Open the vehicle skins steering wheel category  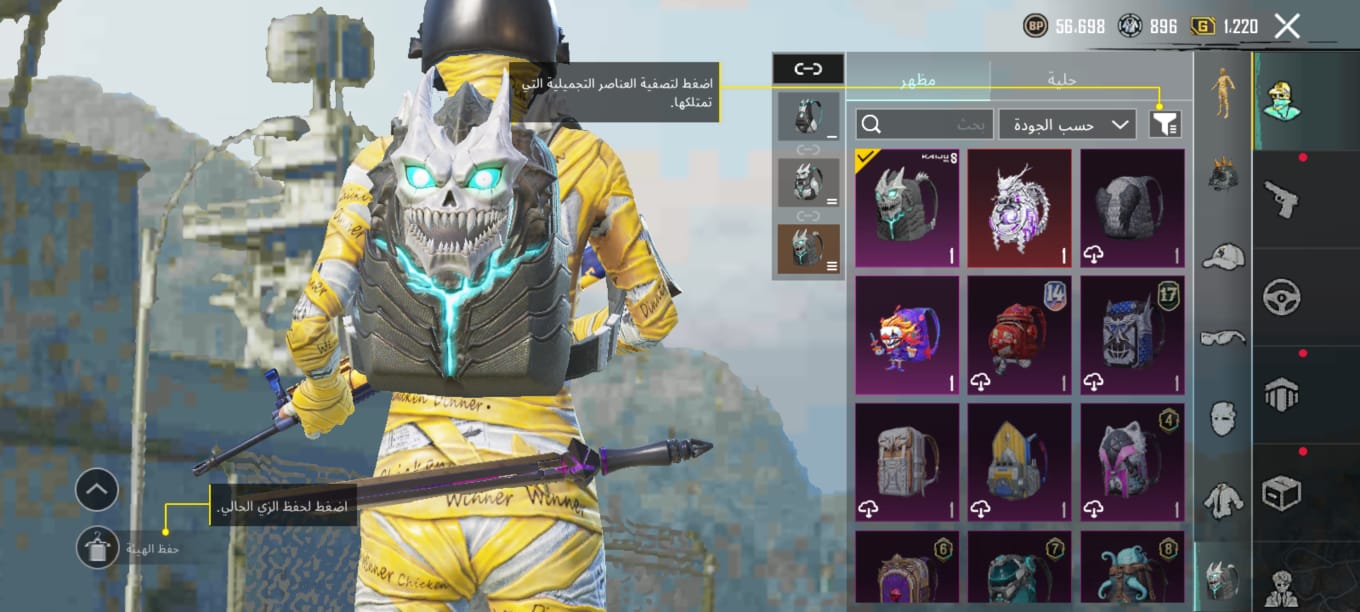(1281, 296)
